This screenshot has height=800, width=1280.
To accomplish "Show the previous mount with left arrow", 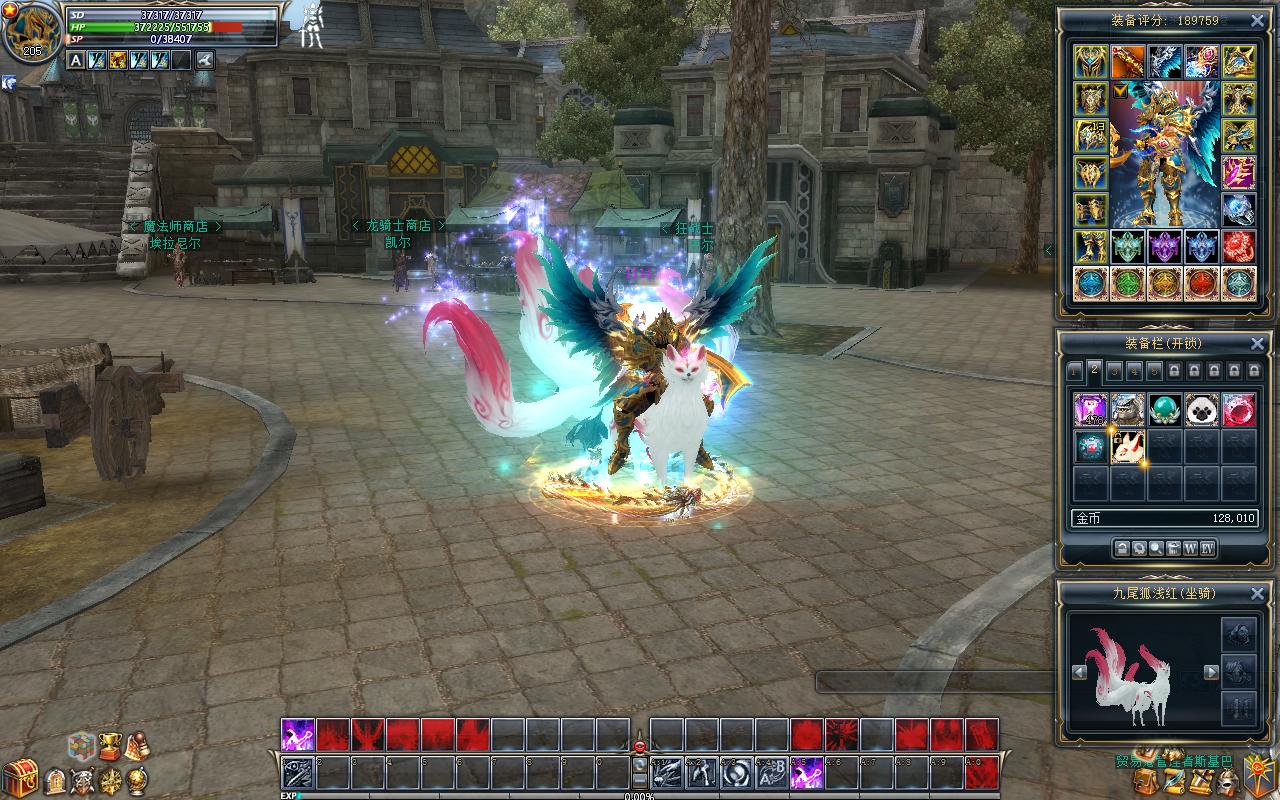I will coord(1079,673).
